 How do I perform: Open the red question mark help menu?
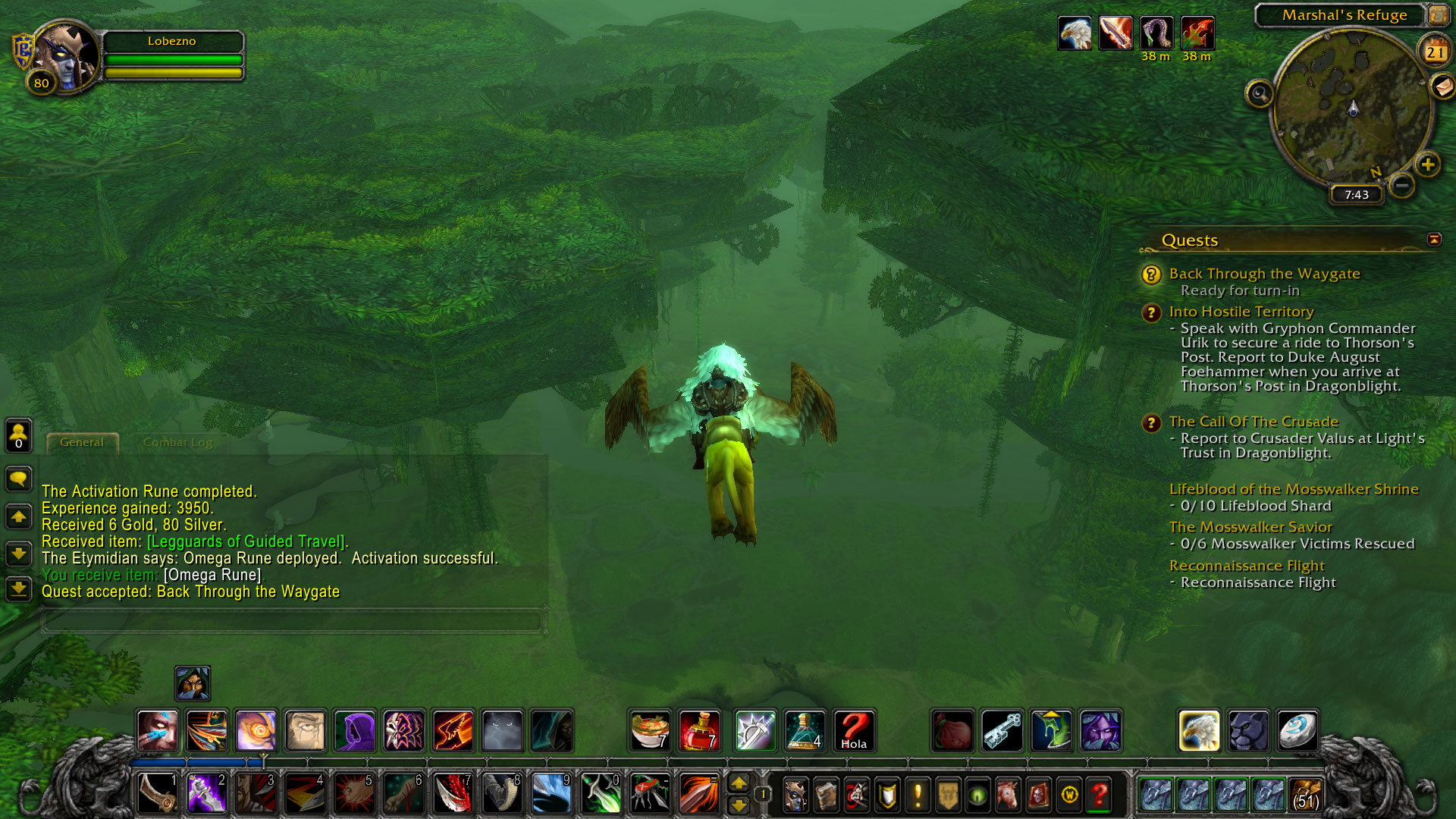(1099, 795)
